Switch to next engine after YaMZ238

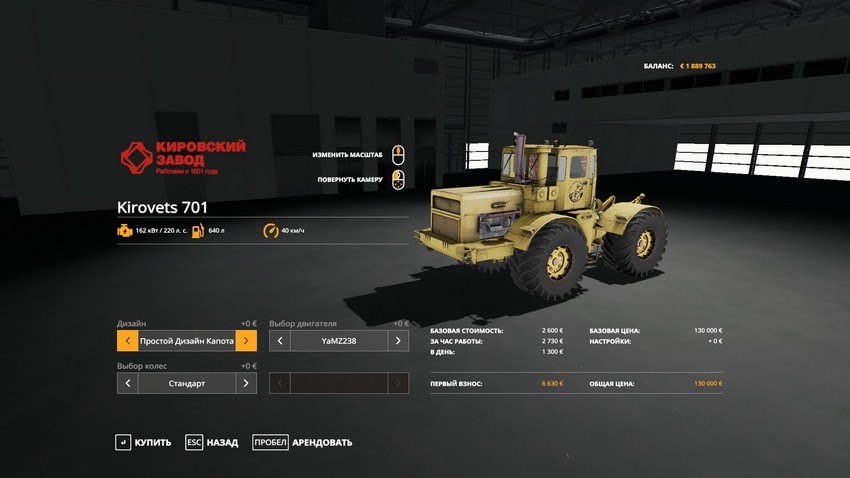tap(398, 341)
